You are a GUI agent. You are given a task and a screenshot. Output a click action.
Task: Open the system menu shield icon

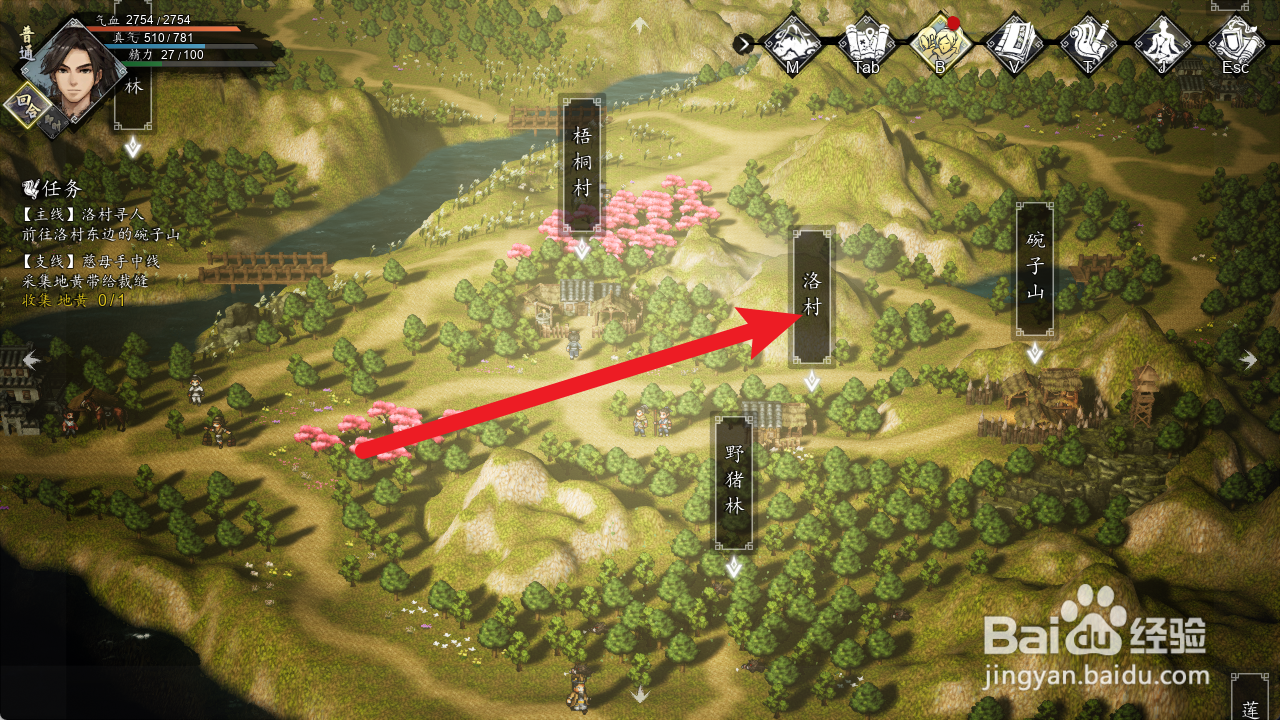(x=1236, y=43)
